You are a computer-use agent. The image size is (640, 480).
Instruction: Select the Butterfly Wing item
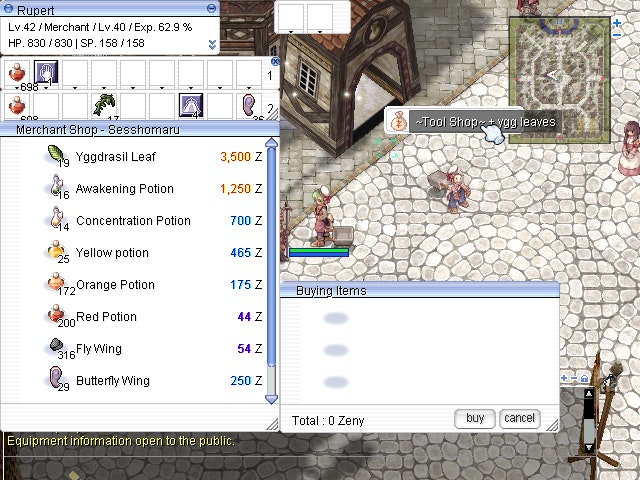(112, 381)
